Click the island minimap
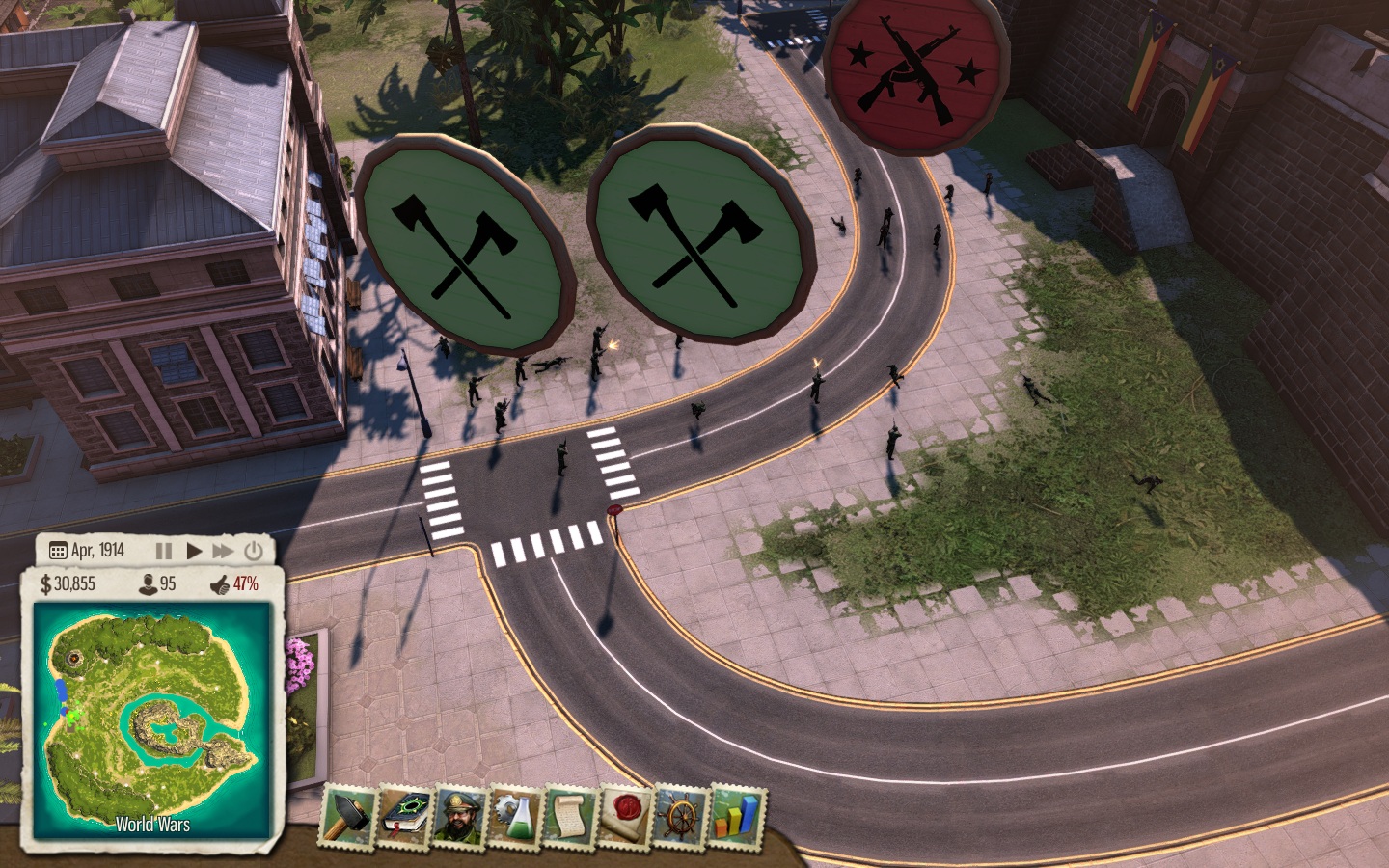 coord(152,719)
